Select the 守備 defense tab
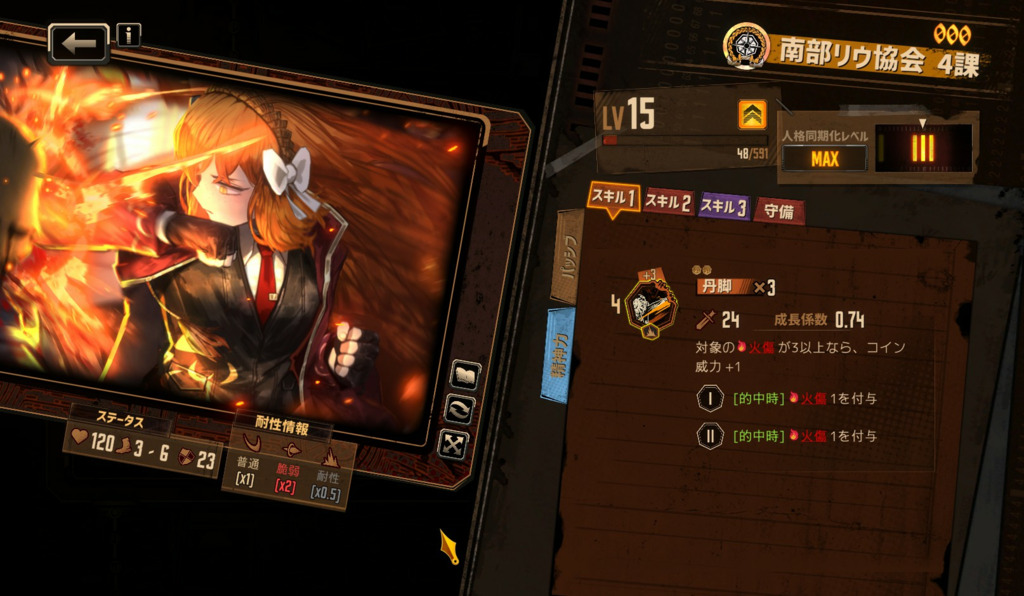 point(779,211)
